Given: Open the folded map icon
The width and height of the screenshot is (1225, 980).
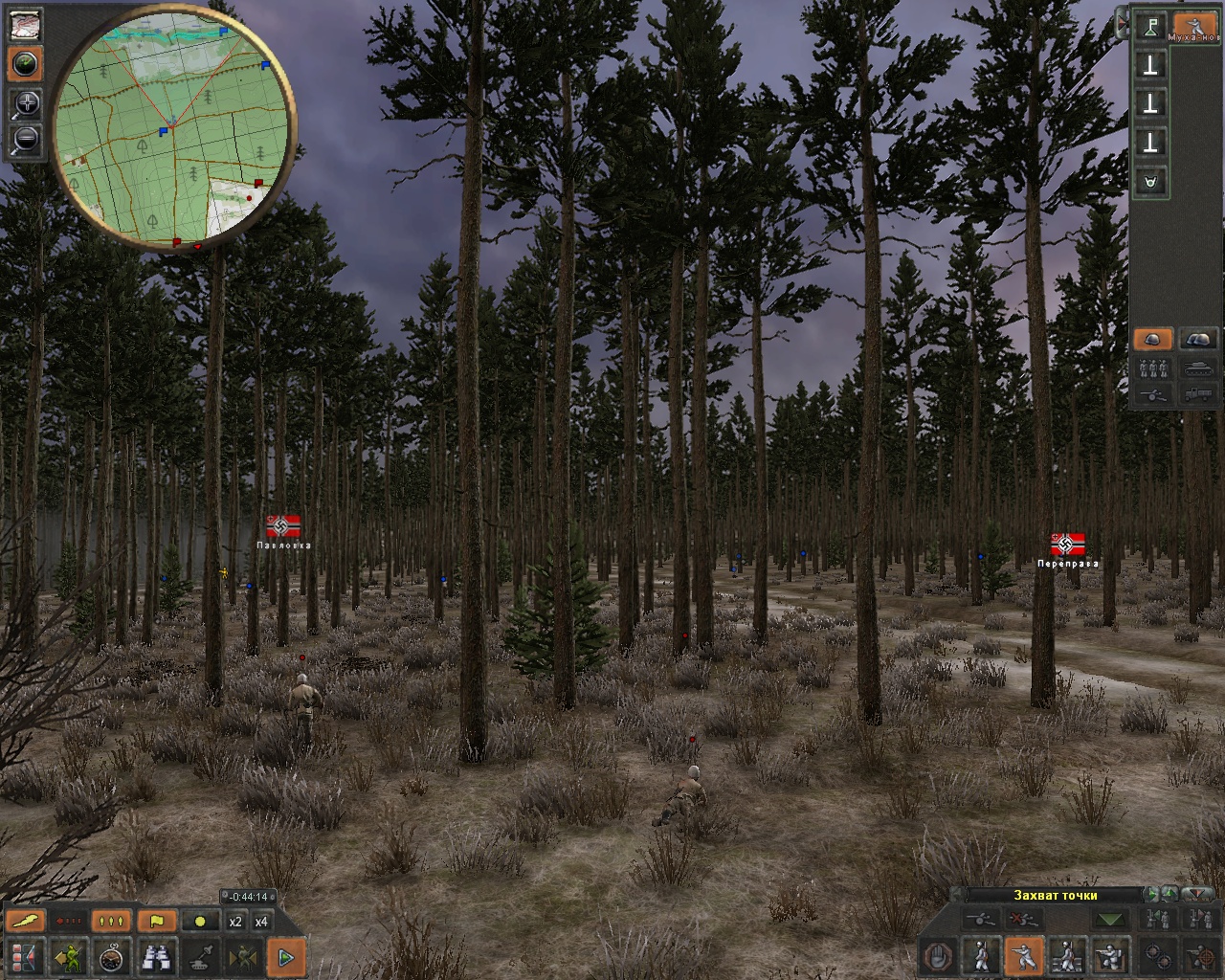Looking at the screenshot, I should pos(26,25).
